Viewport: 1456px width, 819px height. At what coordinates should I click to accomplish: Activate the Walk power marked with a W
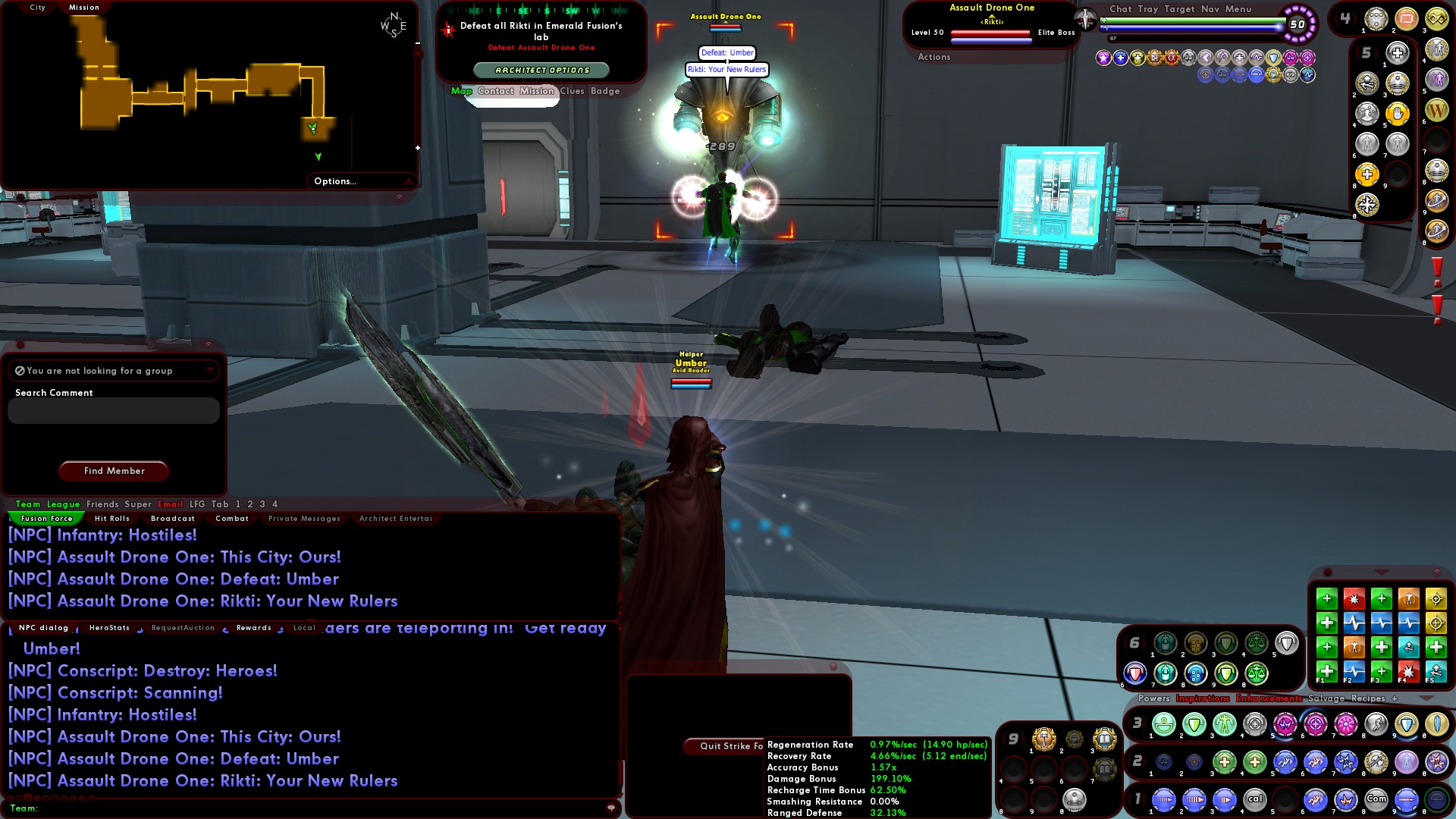[x=1436, y=110]
